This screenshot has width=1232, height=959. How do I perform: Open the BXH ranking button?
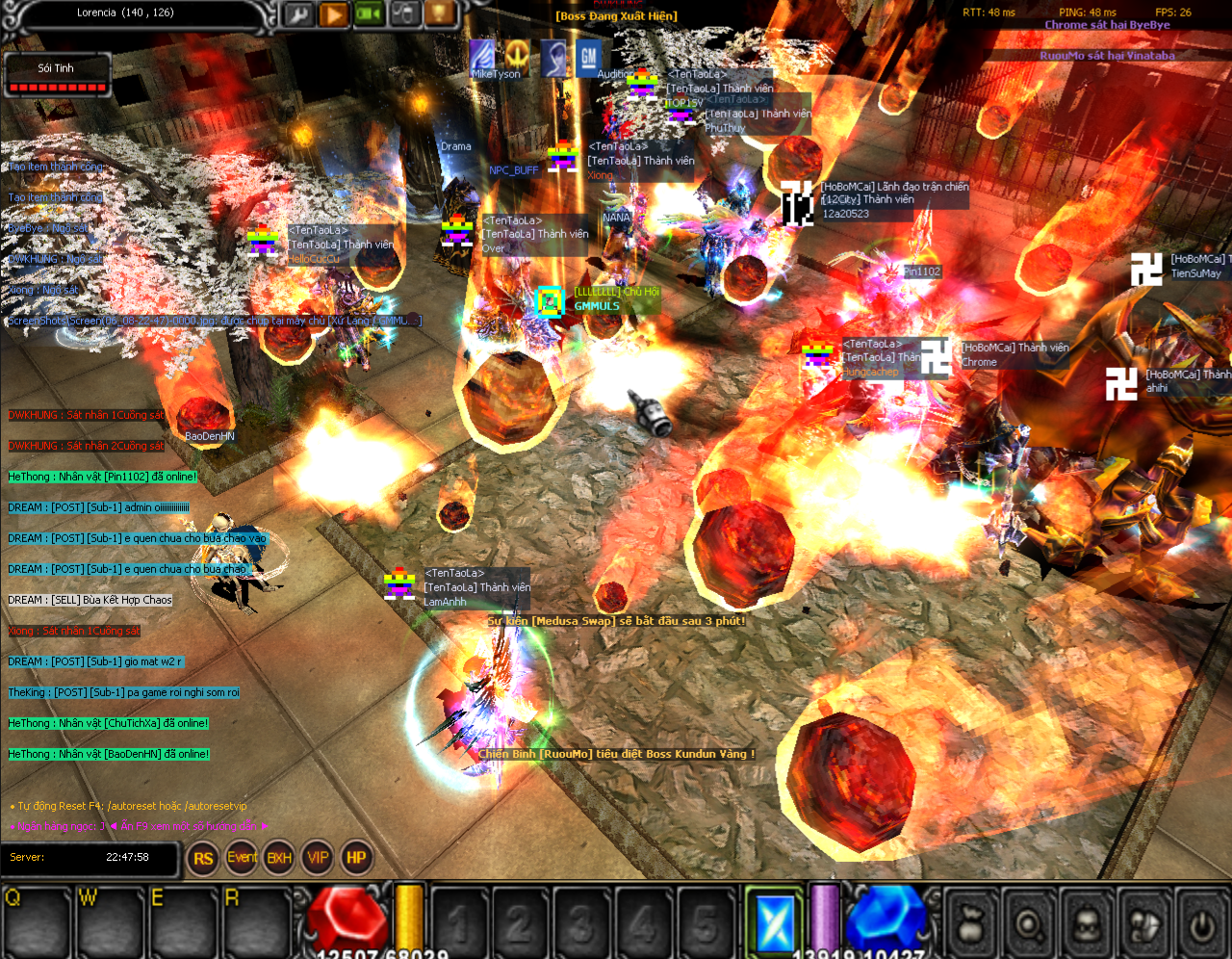[279, 858]
